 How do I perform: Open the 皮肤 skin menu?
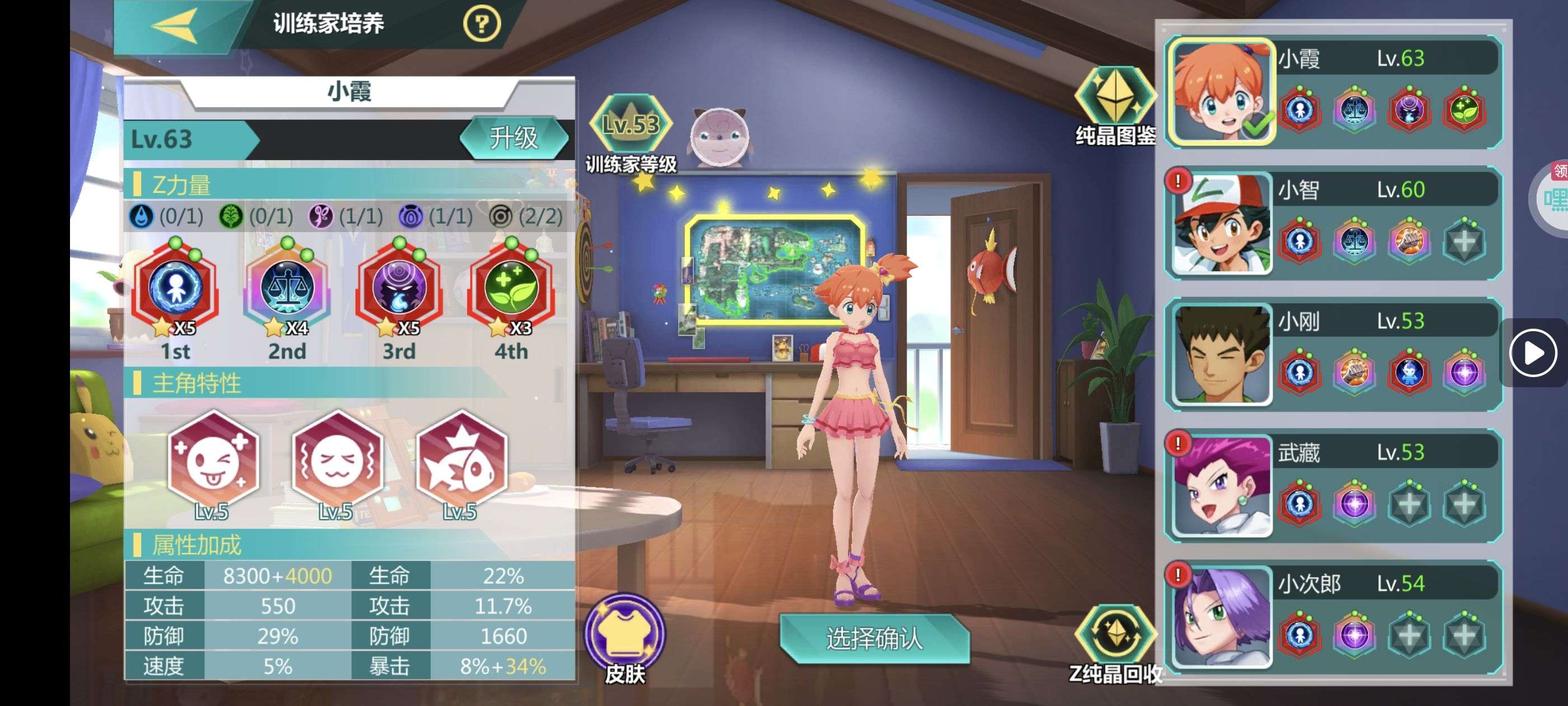point(624,634)
